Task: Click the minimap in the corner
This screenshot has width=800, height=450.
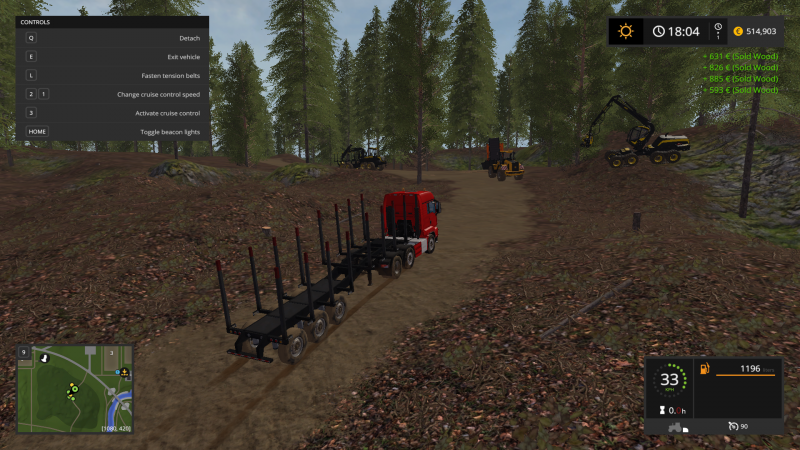Action: (75, 389)
